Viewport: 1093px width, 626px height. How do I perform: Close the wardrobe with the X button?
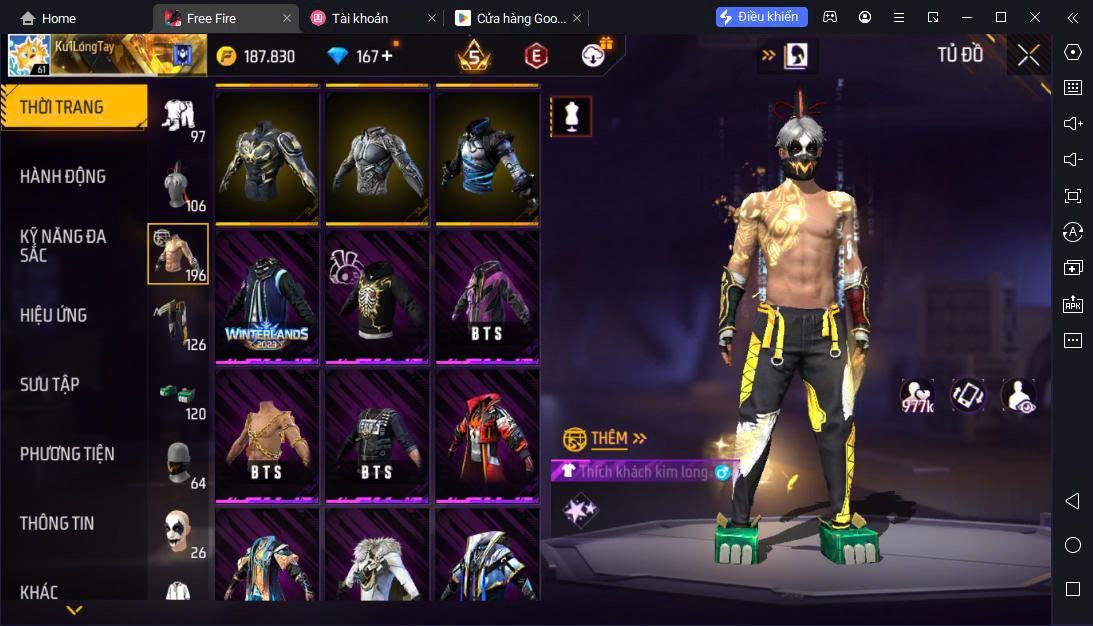pyautogui.click(x=1029, y=55)
